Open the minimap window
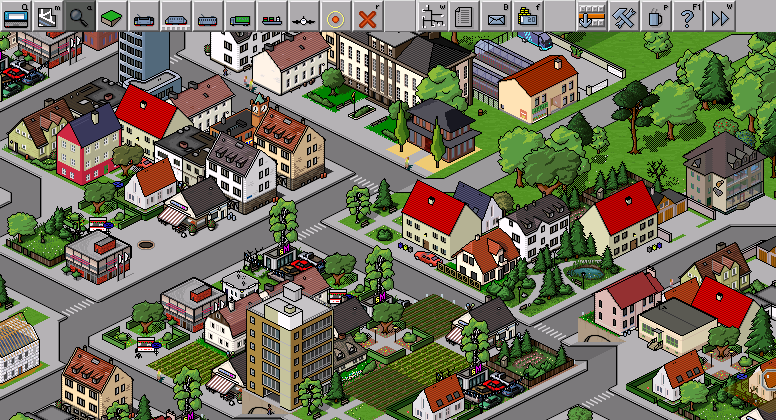 [x=48, y=16]
